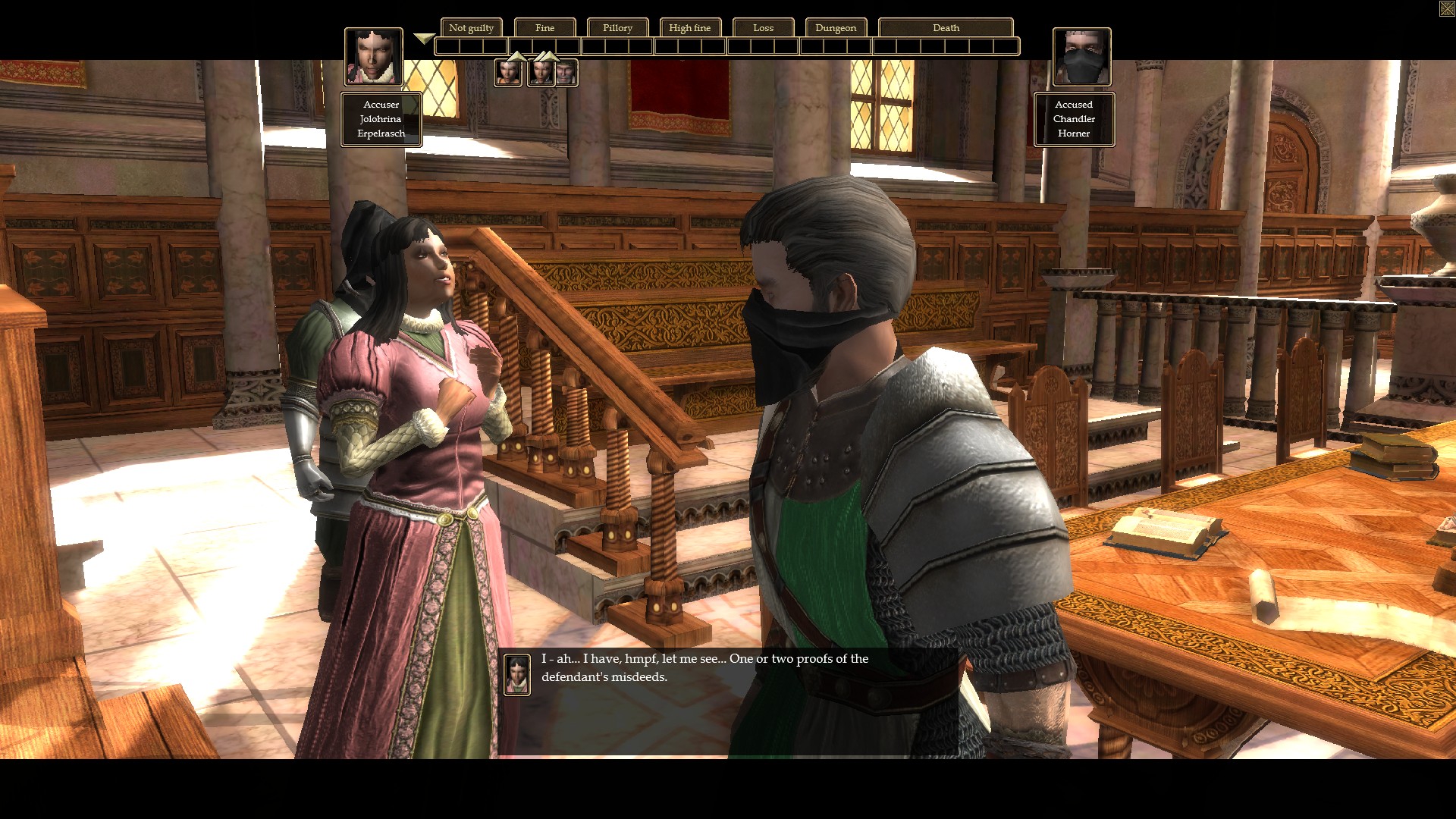Viewport: 1456px width, 819px height.
Task: Open the Accuser name plate
Action: (x=381, y=119)
